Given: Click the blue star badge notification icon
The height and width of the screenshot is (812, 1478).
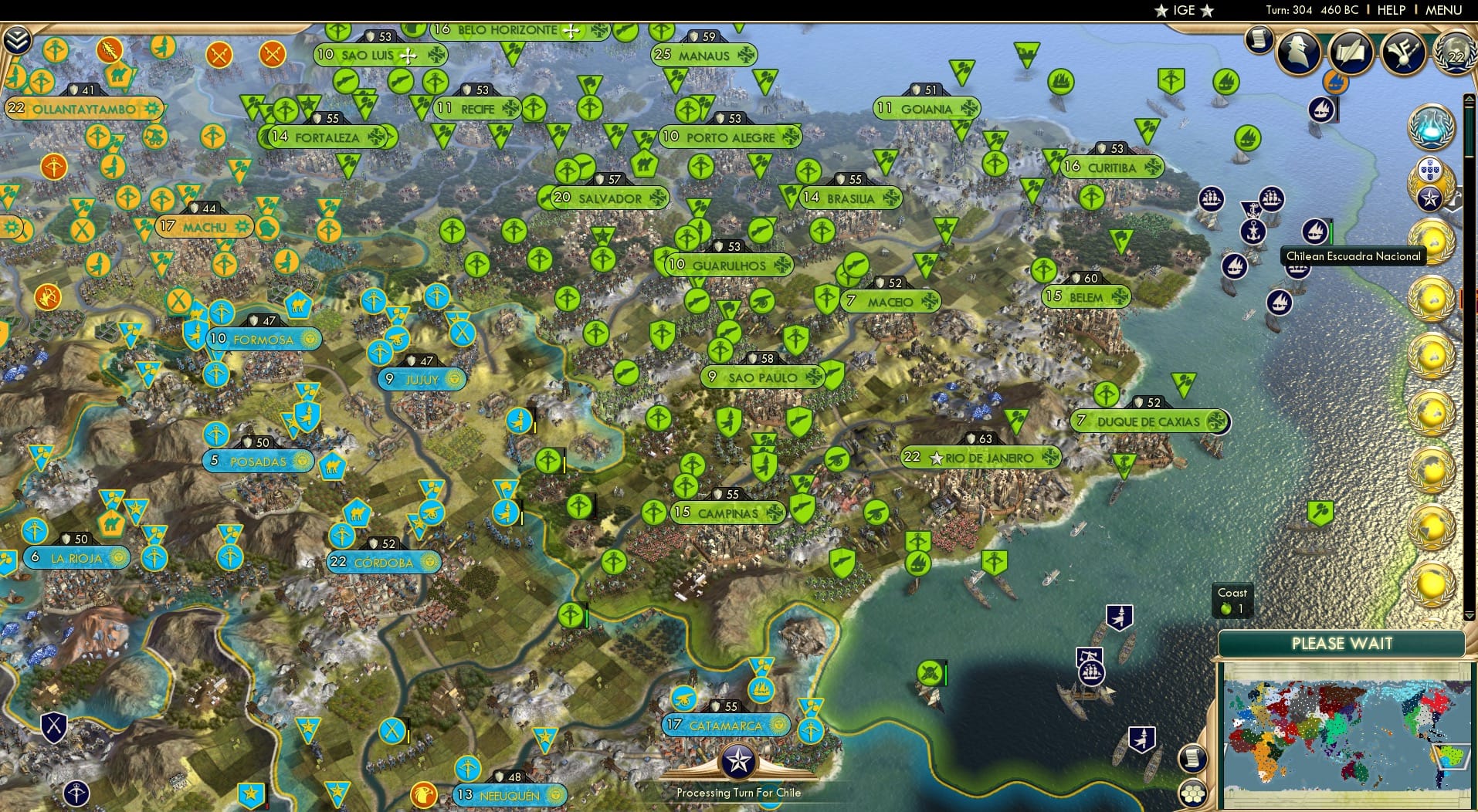Looking at the screenshot, I should [1430, 198].
